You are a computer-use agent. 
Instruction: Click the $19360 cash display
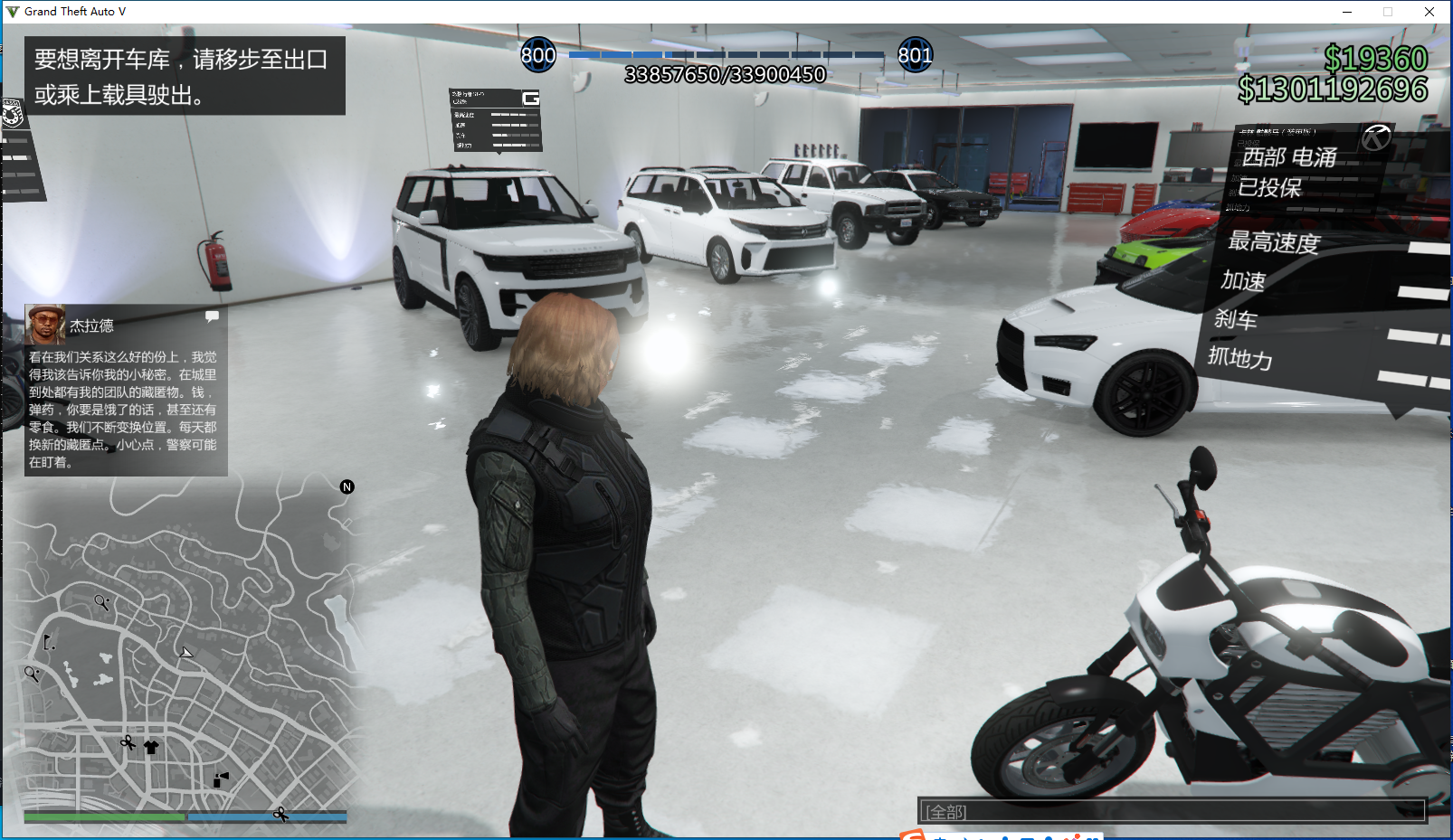[1375, 60]
